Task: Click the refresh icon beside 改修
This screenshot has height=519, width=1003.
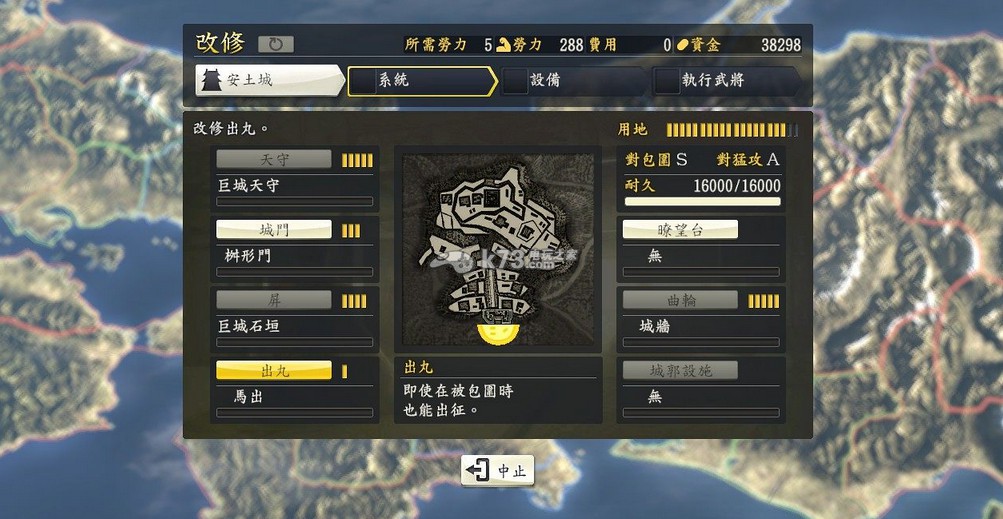Action: (x=276, y=45)
